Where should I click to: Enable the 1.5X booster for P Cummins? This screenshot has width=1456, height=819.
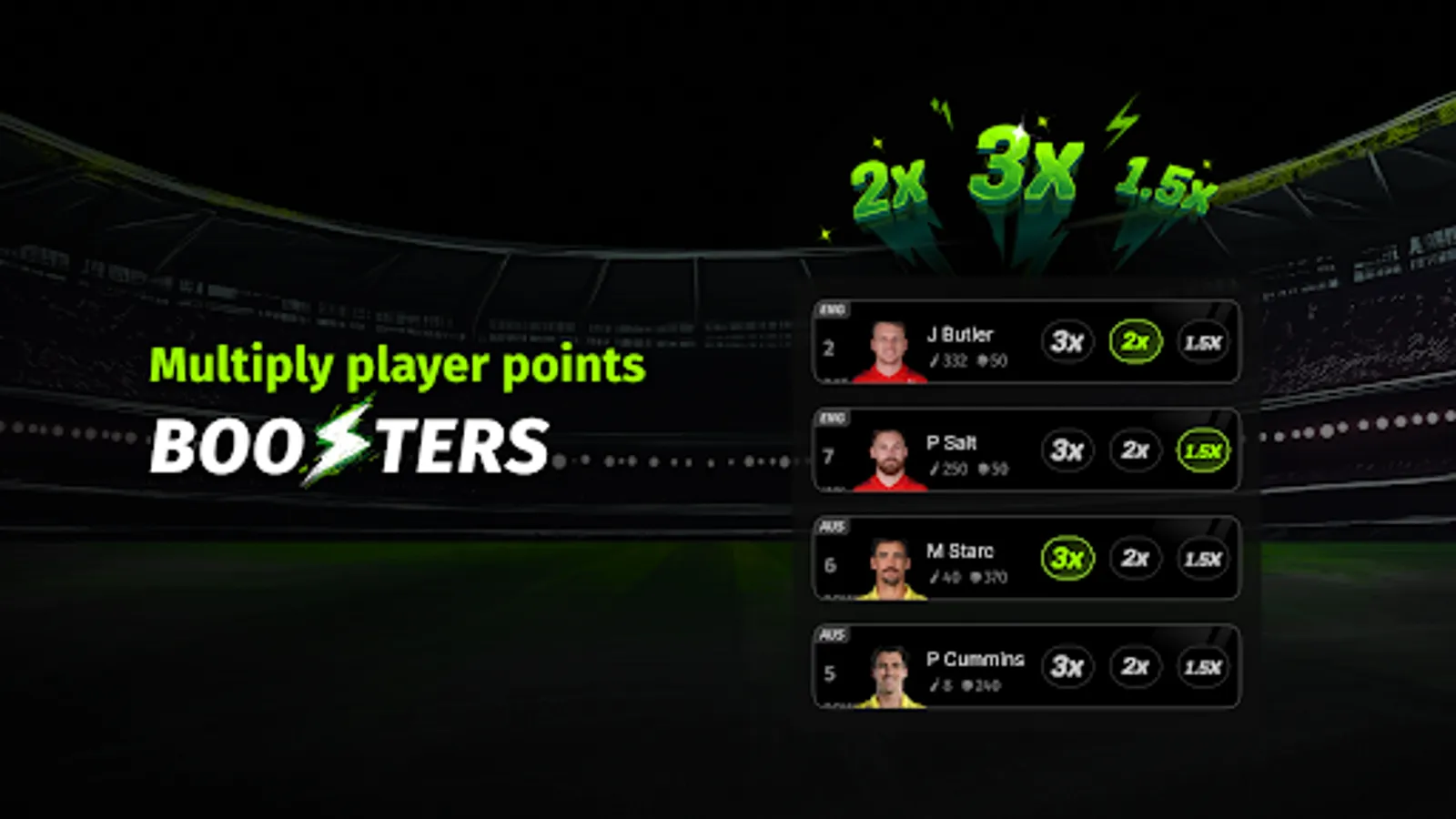(x=1203, y=667)
